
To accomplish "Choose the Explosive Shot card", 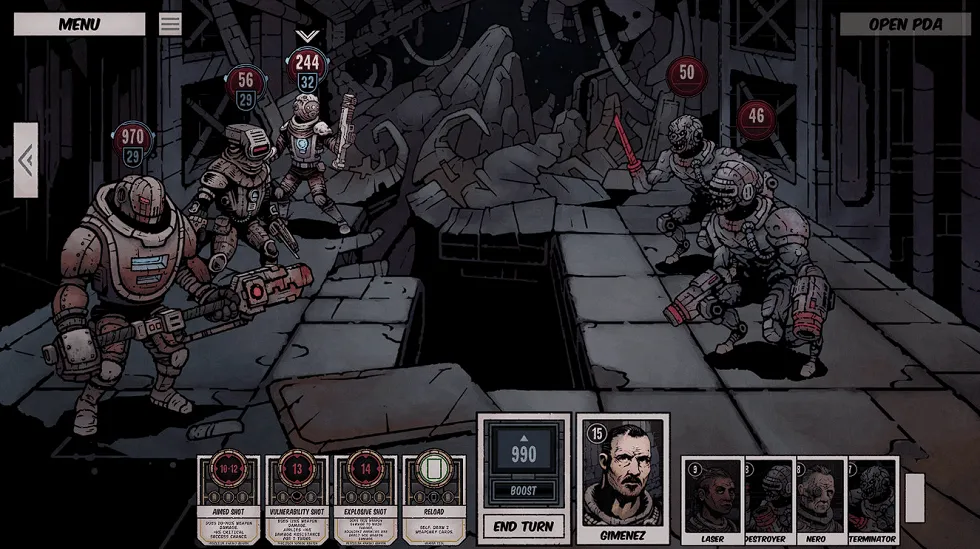I will [x=365, y=500].
